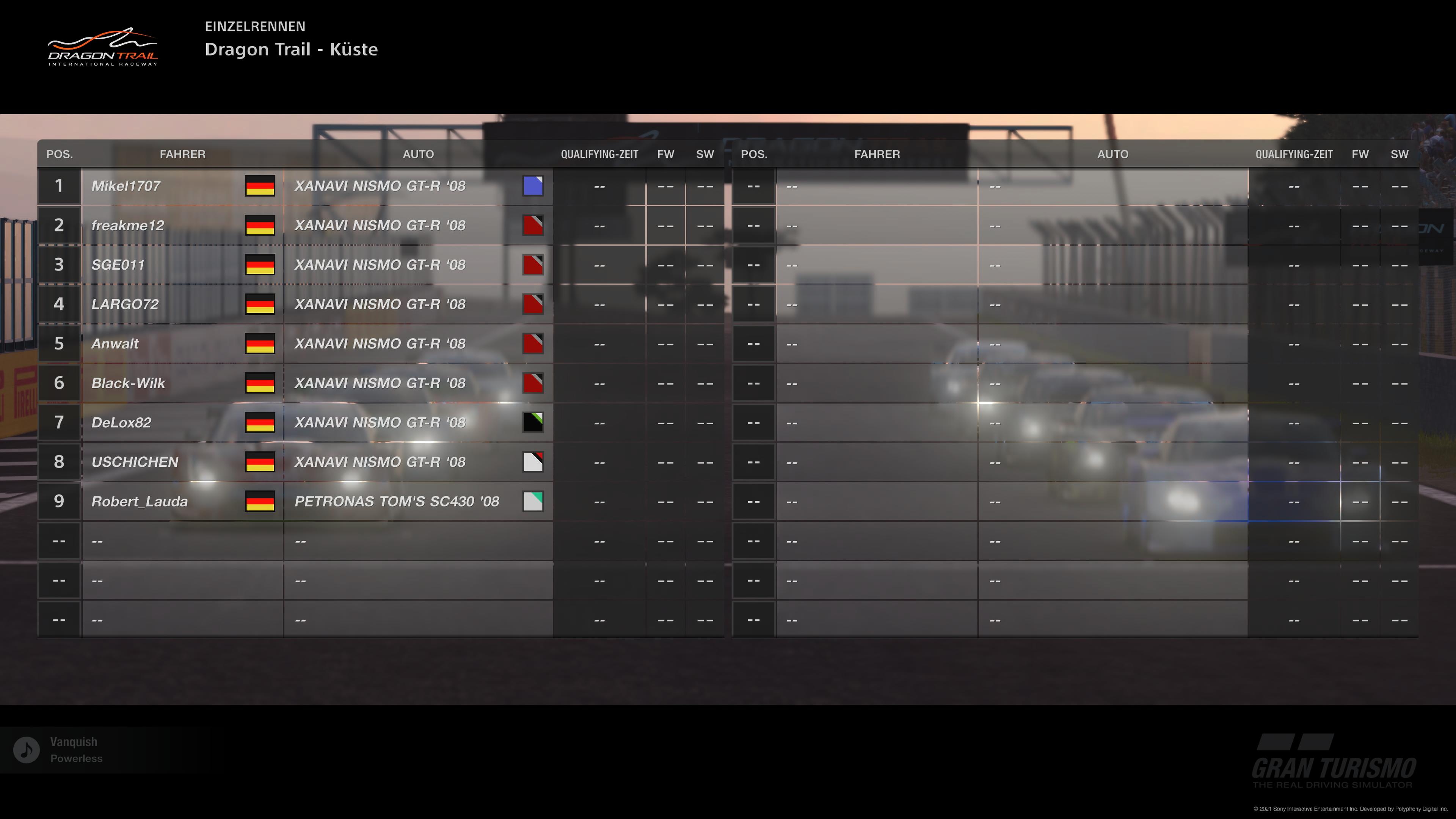This screenshot has height=819, width=1456.
Task: Click the QUALIFYING-ZEIT column header
Action: point(599,154)
